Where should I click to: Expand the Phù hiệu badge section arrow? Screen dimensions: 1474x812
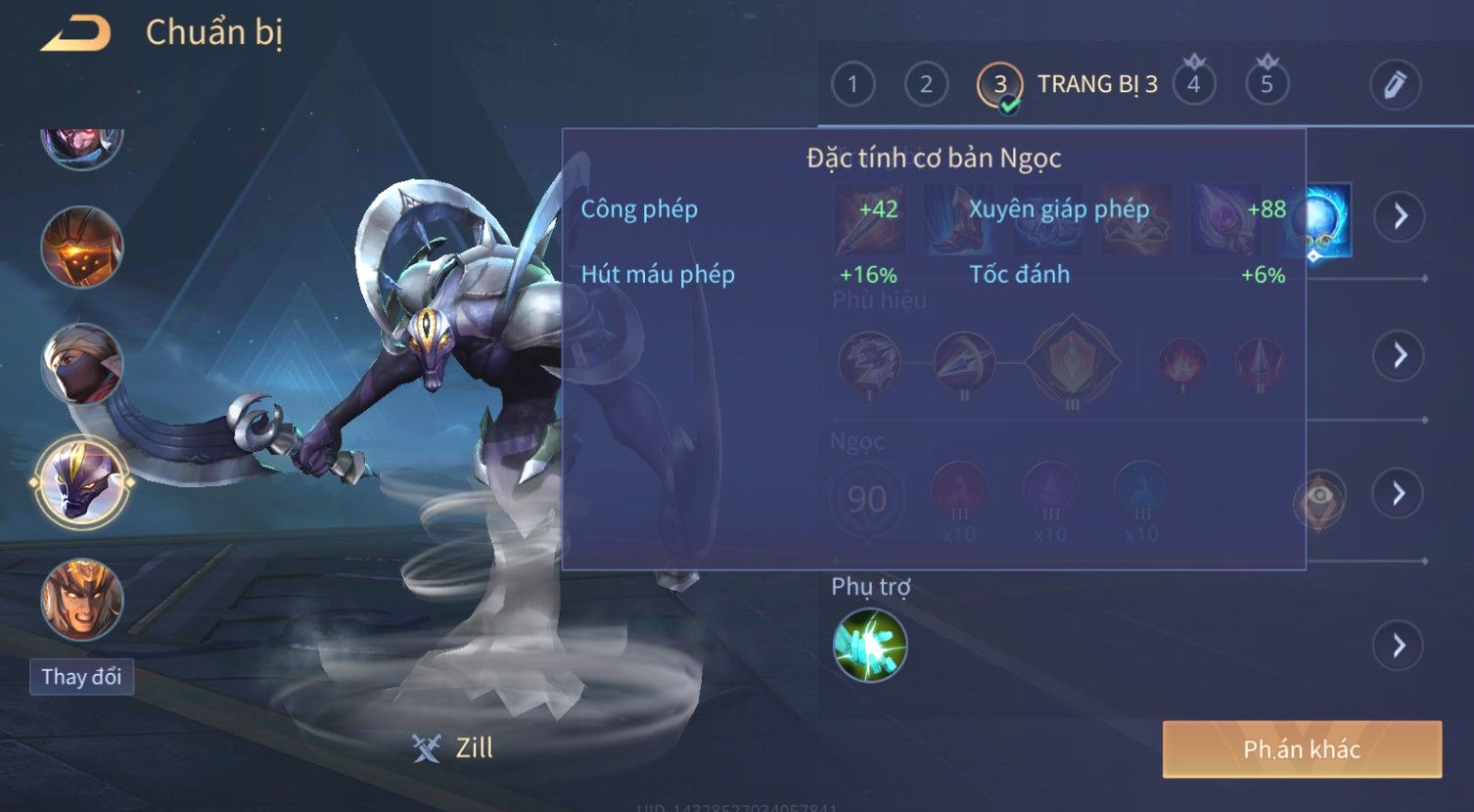(1400, 355)
